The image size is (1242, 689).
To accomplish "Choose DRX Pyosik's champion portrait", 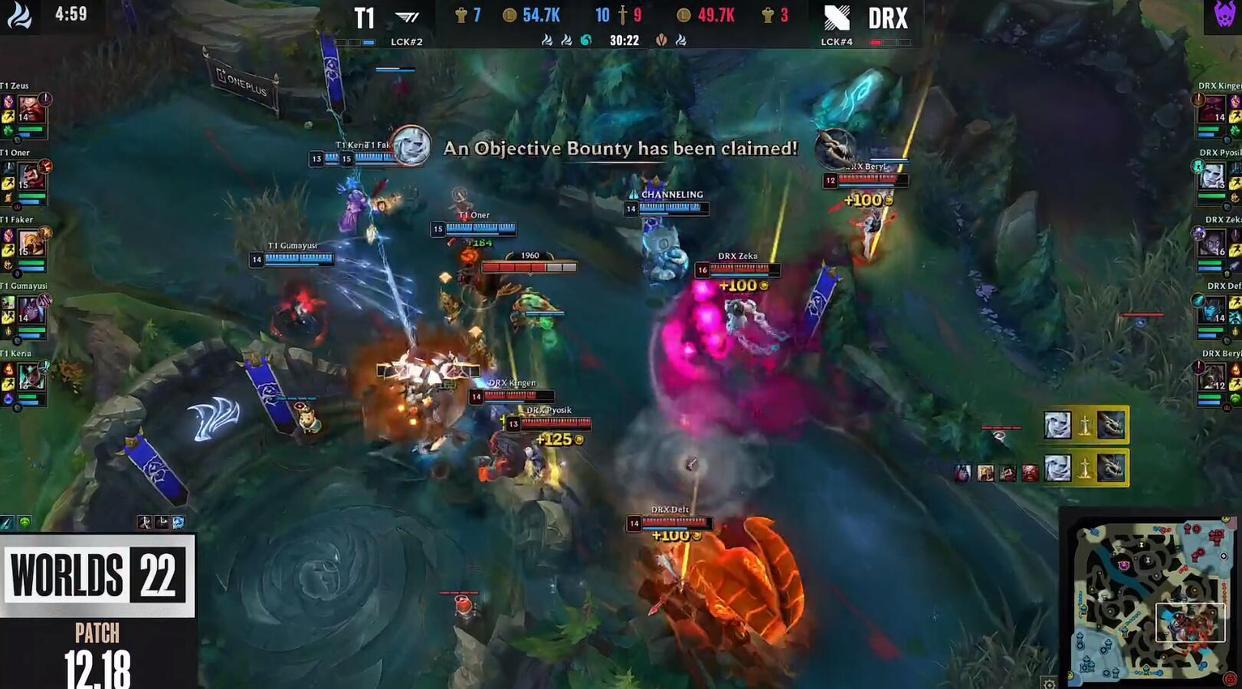I will 1212,176.
